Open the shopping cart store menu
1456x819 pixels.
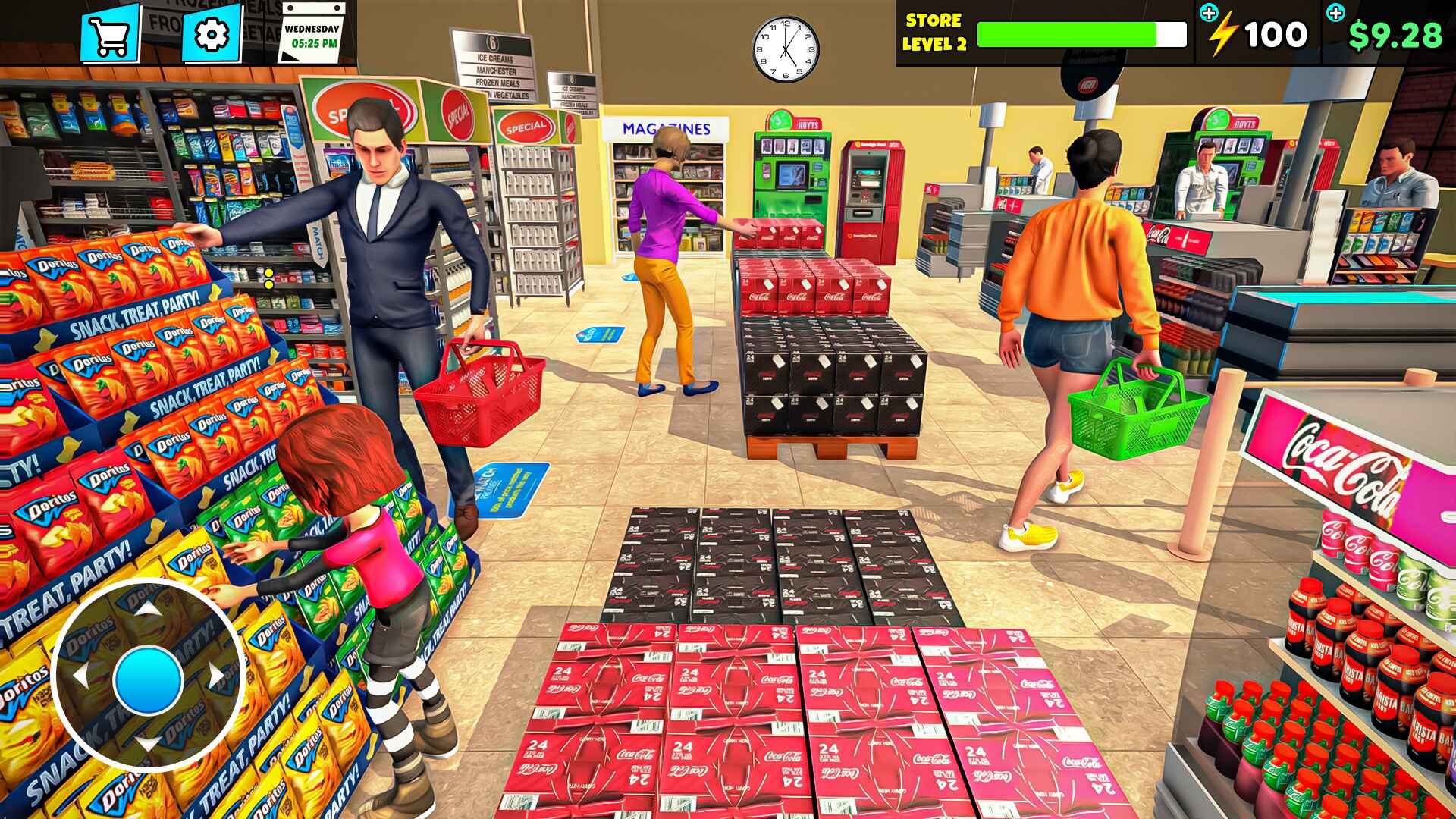pyautogui.click(x=110, y=34)
